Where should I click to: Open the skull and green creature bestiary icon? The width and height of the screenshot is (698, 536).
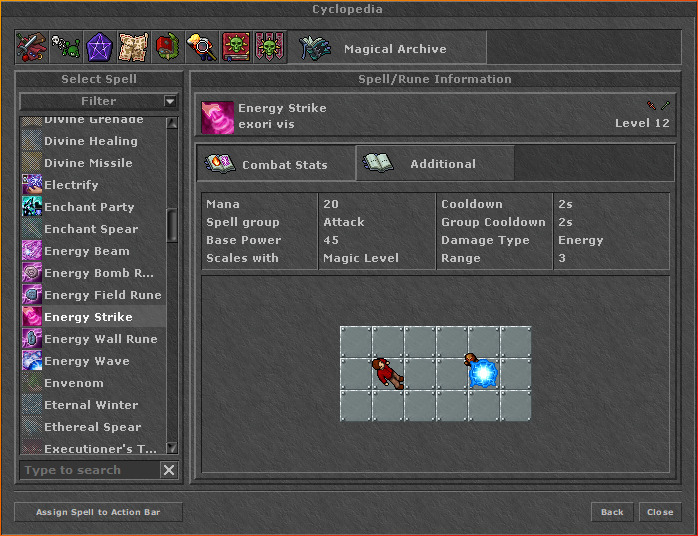[x=66, y=47]
